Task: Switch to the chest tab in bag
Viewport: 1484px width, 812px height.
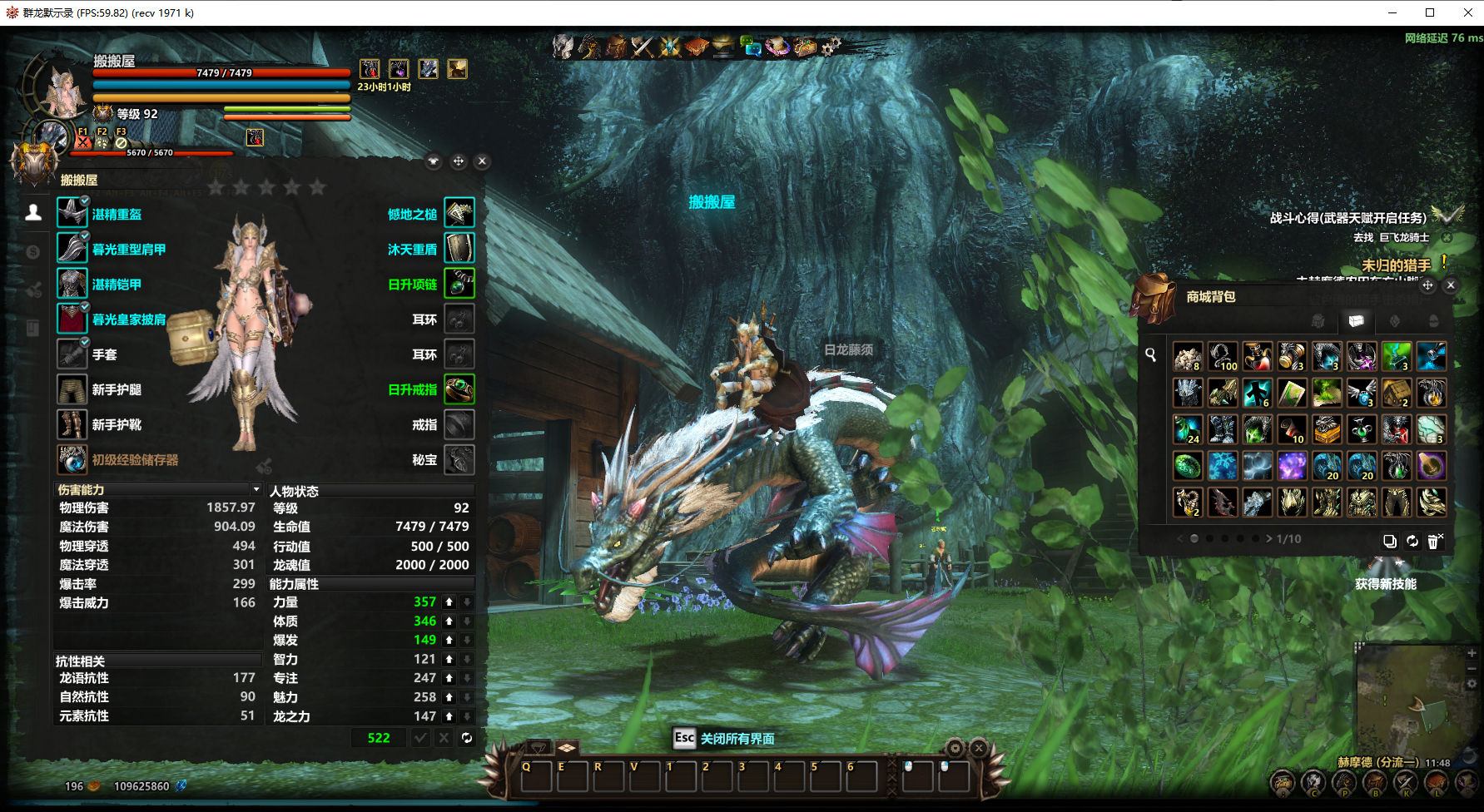Action: [x=1356, y=321]
